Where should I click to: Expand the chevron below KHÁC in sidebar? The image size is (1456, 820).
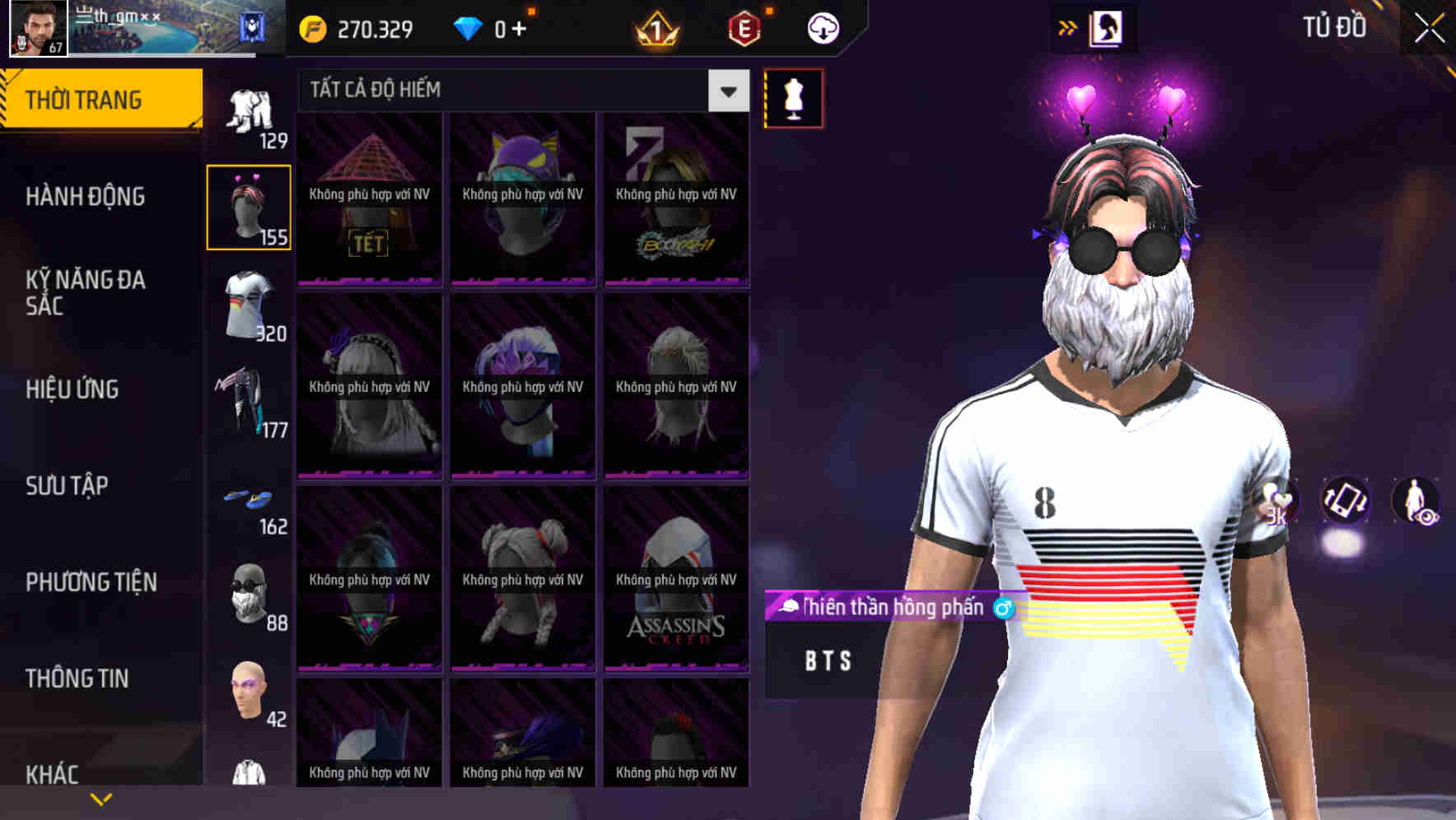(x=101, y=797)
